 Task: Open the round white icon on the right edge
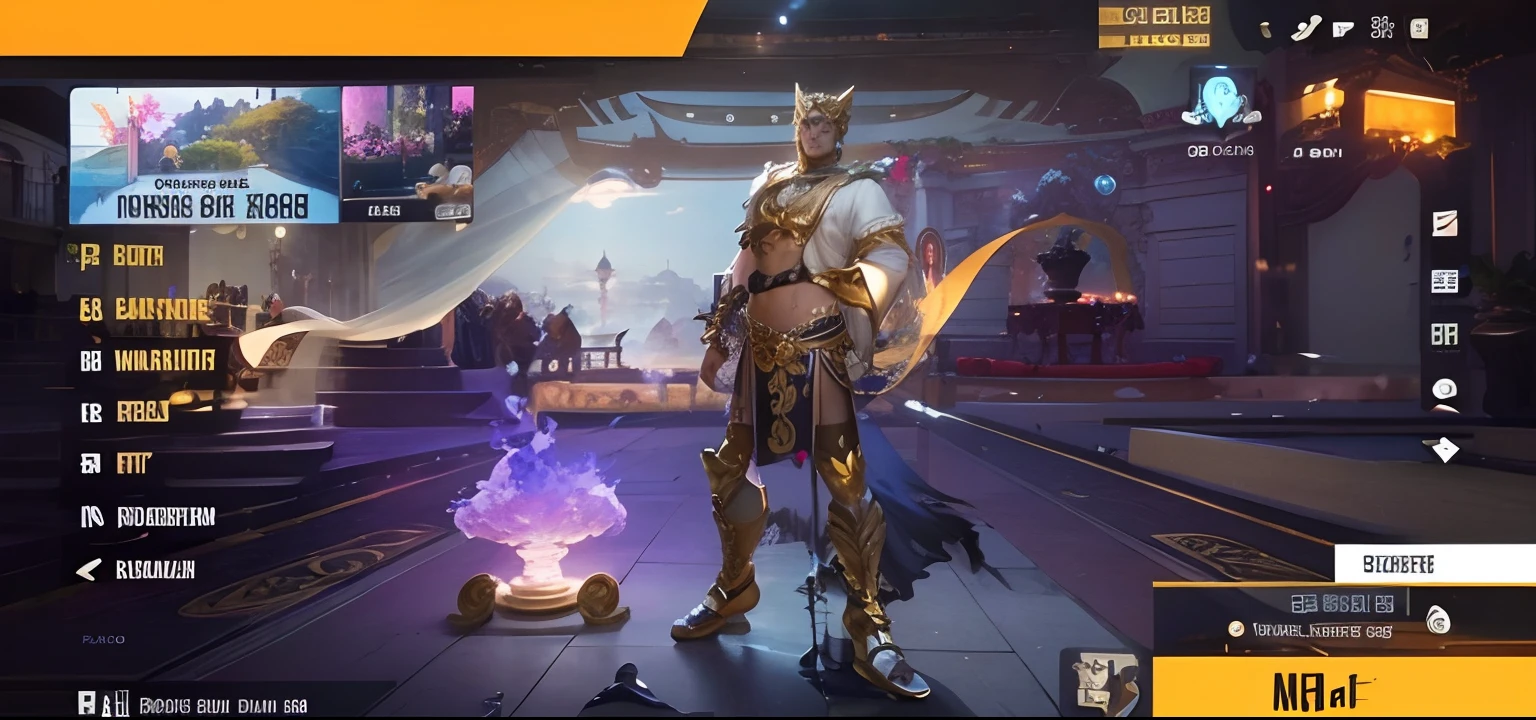coord(1444,388)
